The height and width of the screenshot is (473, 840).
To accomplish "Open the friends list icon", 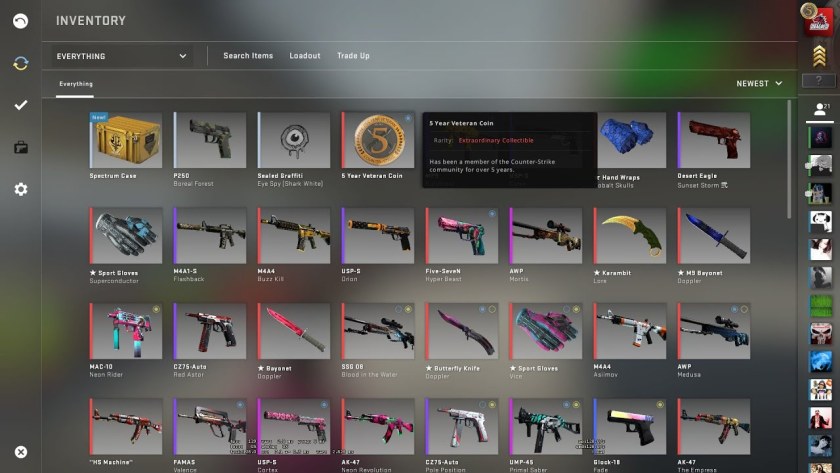I will (820, 108).
